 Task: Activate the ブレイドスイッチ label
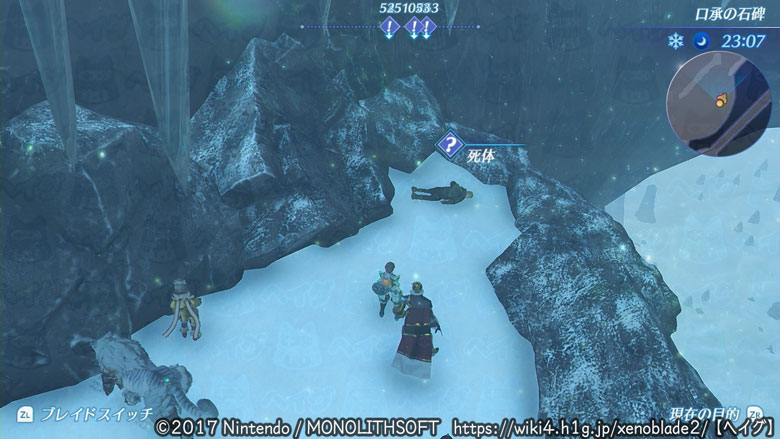(x=97, y=413)
